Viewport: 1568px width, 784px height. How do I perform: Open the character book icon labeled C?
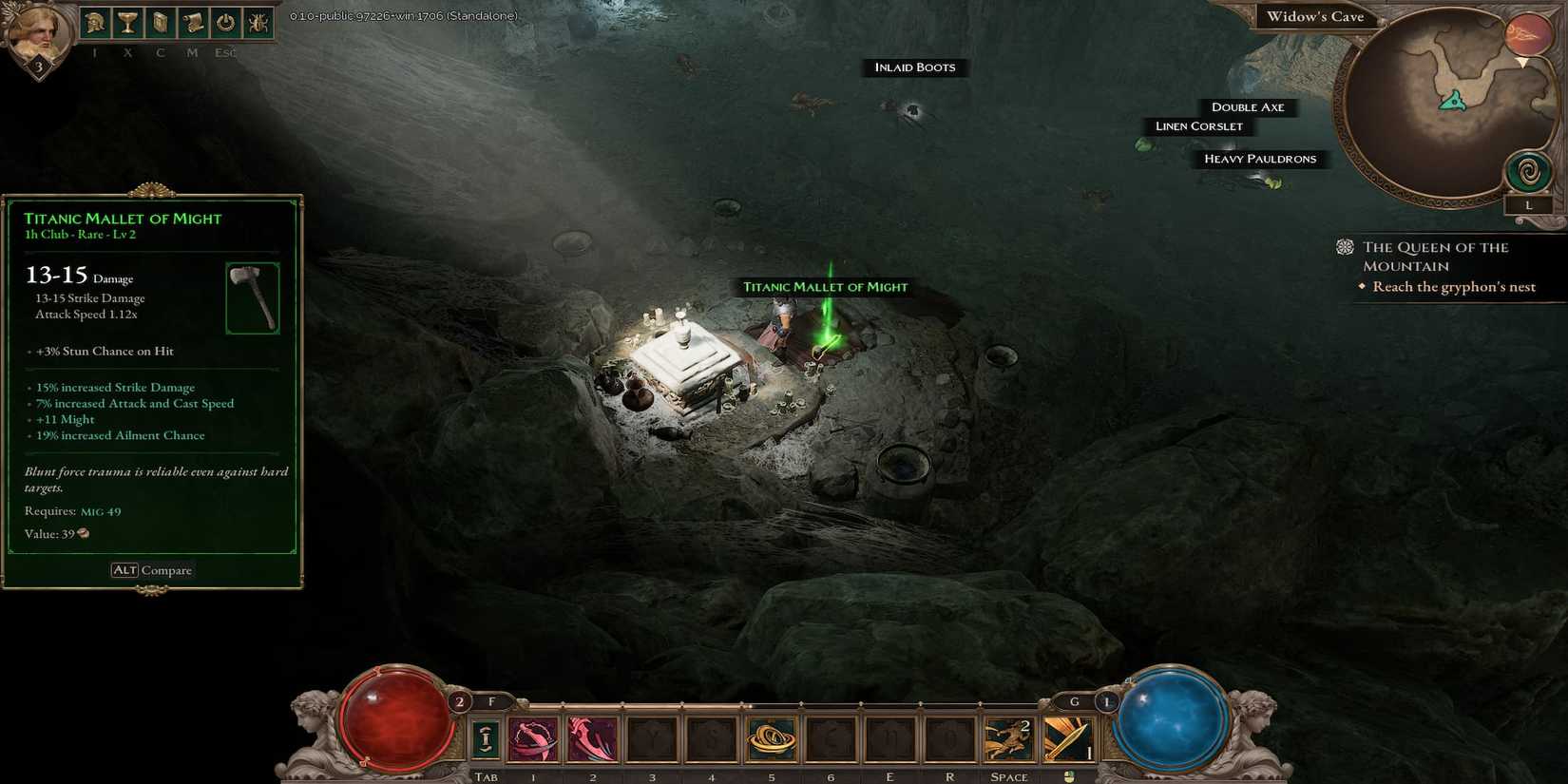(160, 21)
